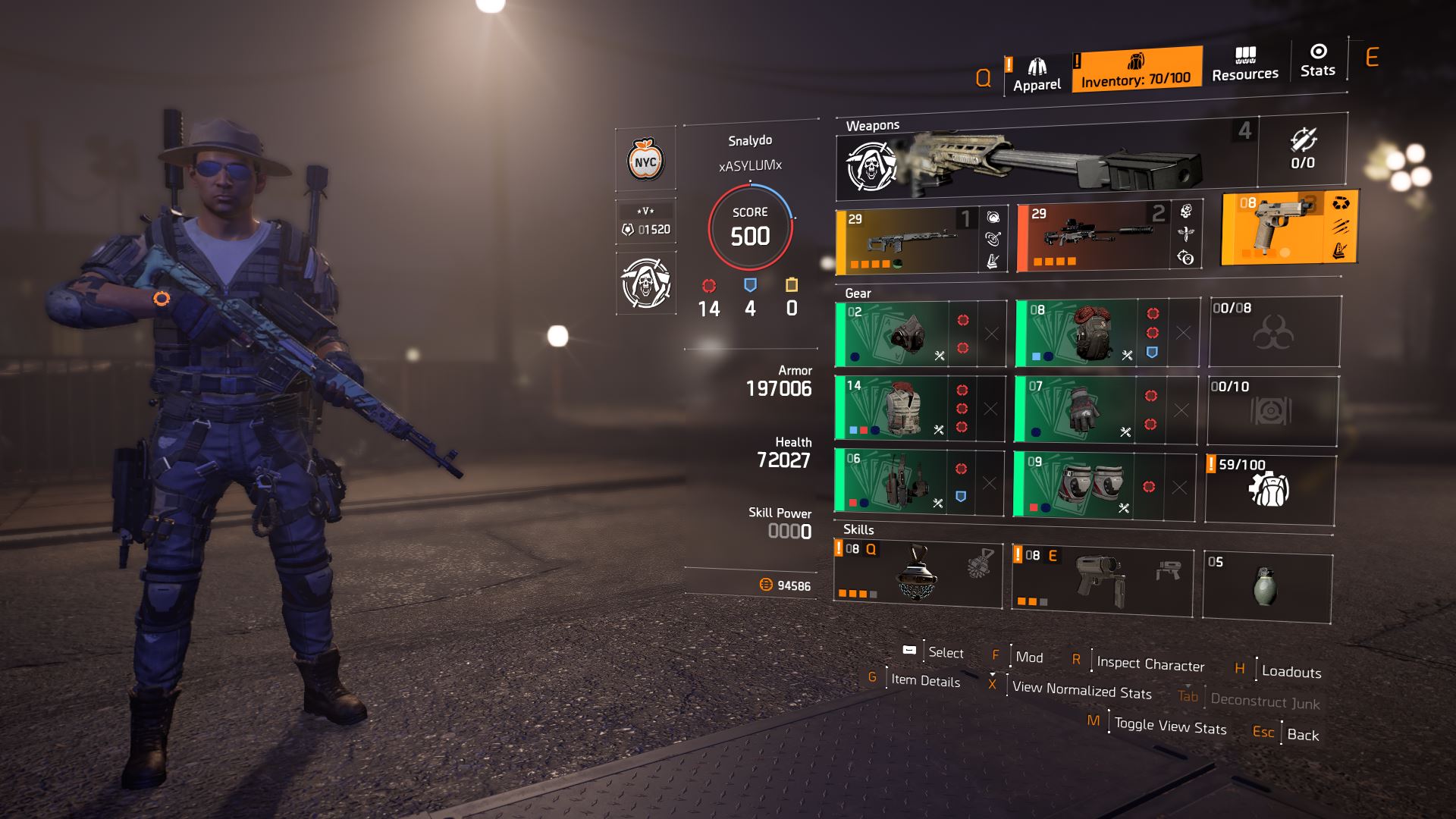1456x819 pixels.
Task: Click the NYC apple emblem
Action: [644, 161]
